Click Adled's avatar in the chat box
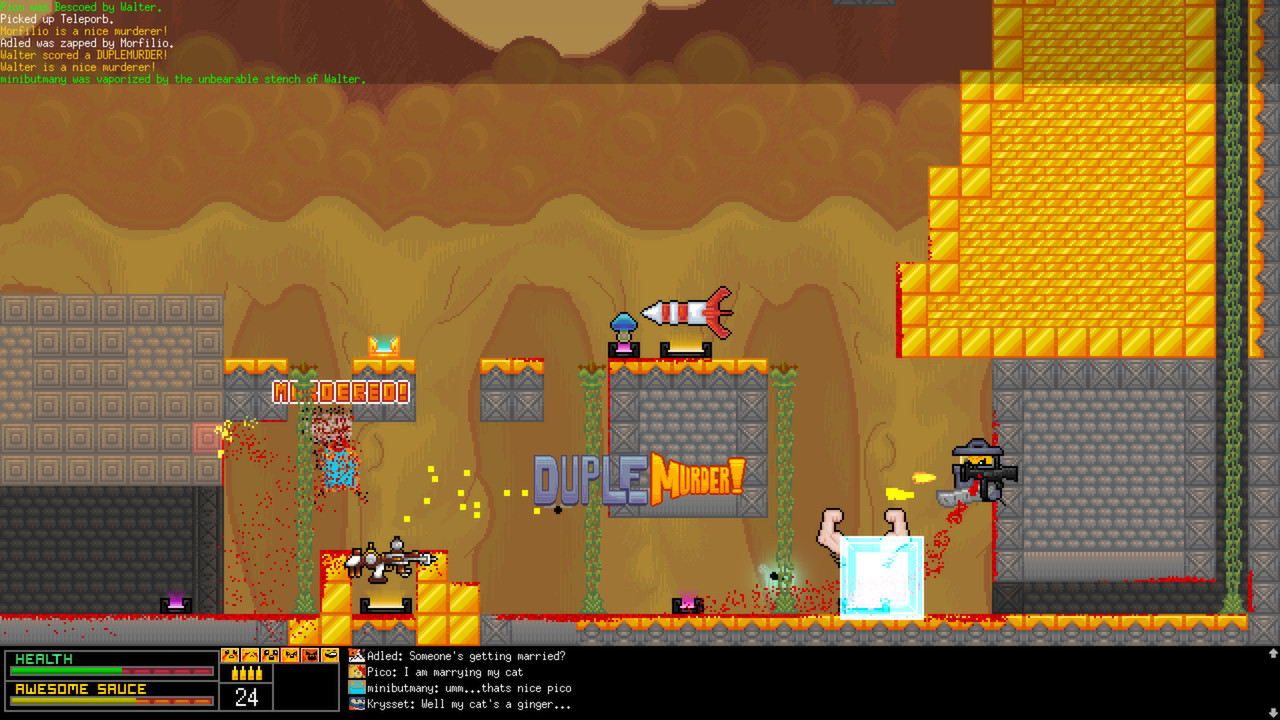This screenshot has height=720, width=1280. (x=355, y=657)
